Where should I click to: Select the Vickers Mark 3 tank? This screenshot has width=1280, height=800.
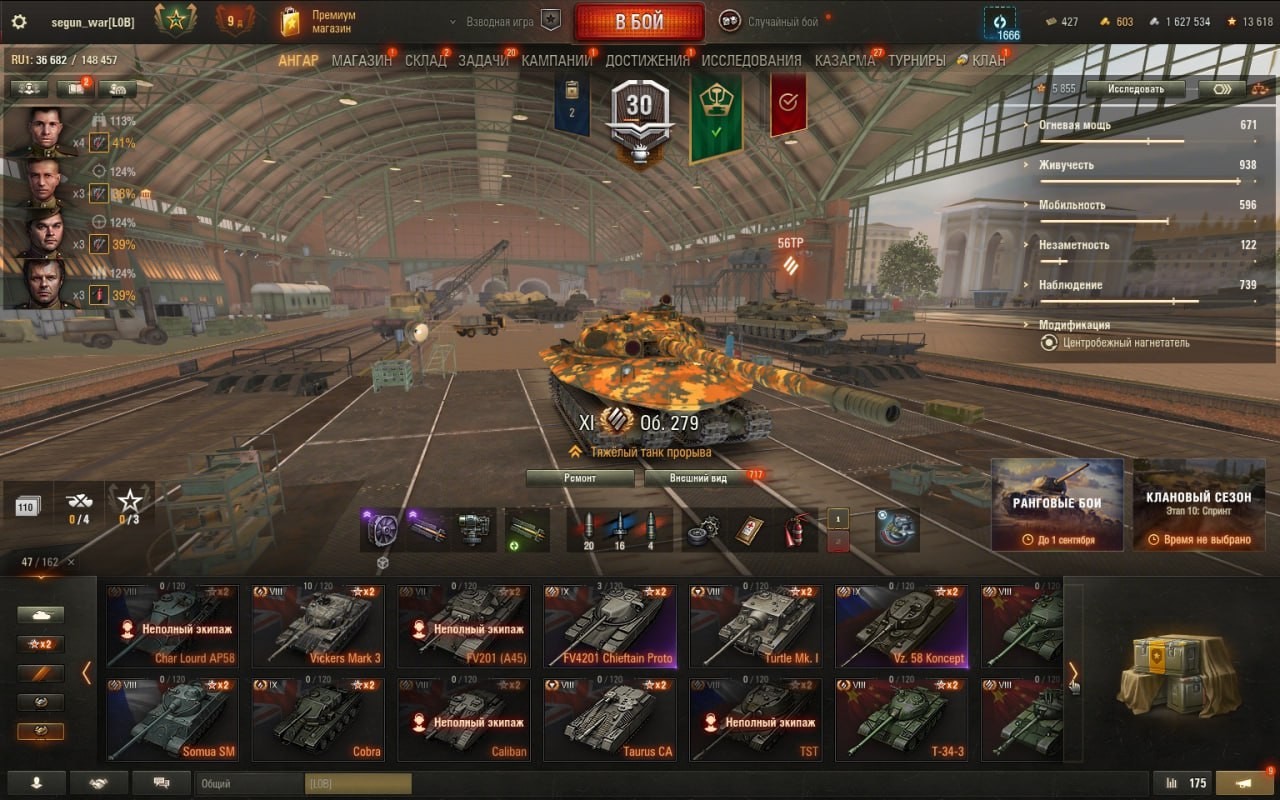[317, 627]
